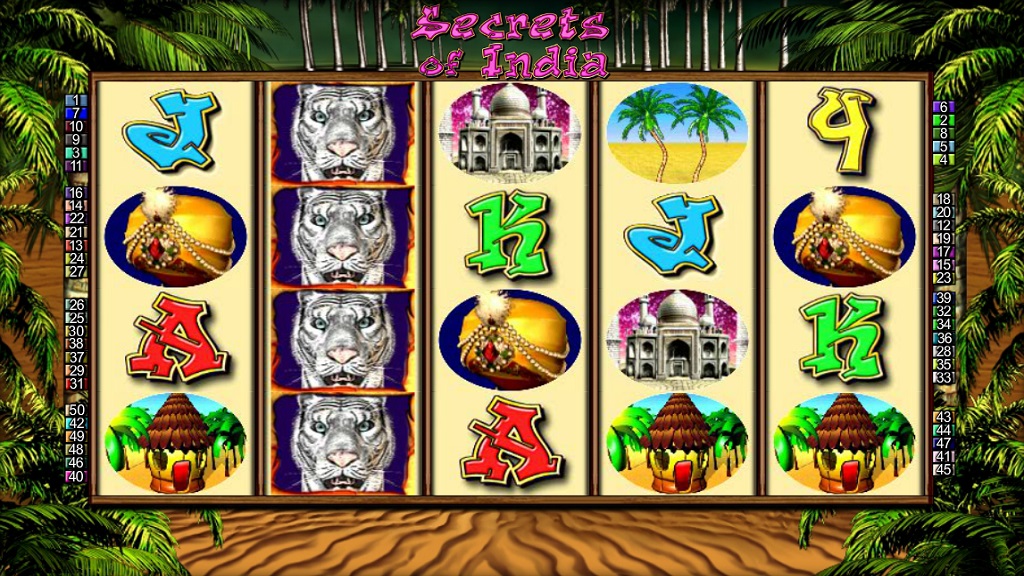Activate payline indicator 31
Image resolution: width=1024 pixels, height=576 pixels.
pos(76,384)
